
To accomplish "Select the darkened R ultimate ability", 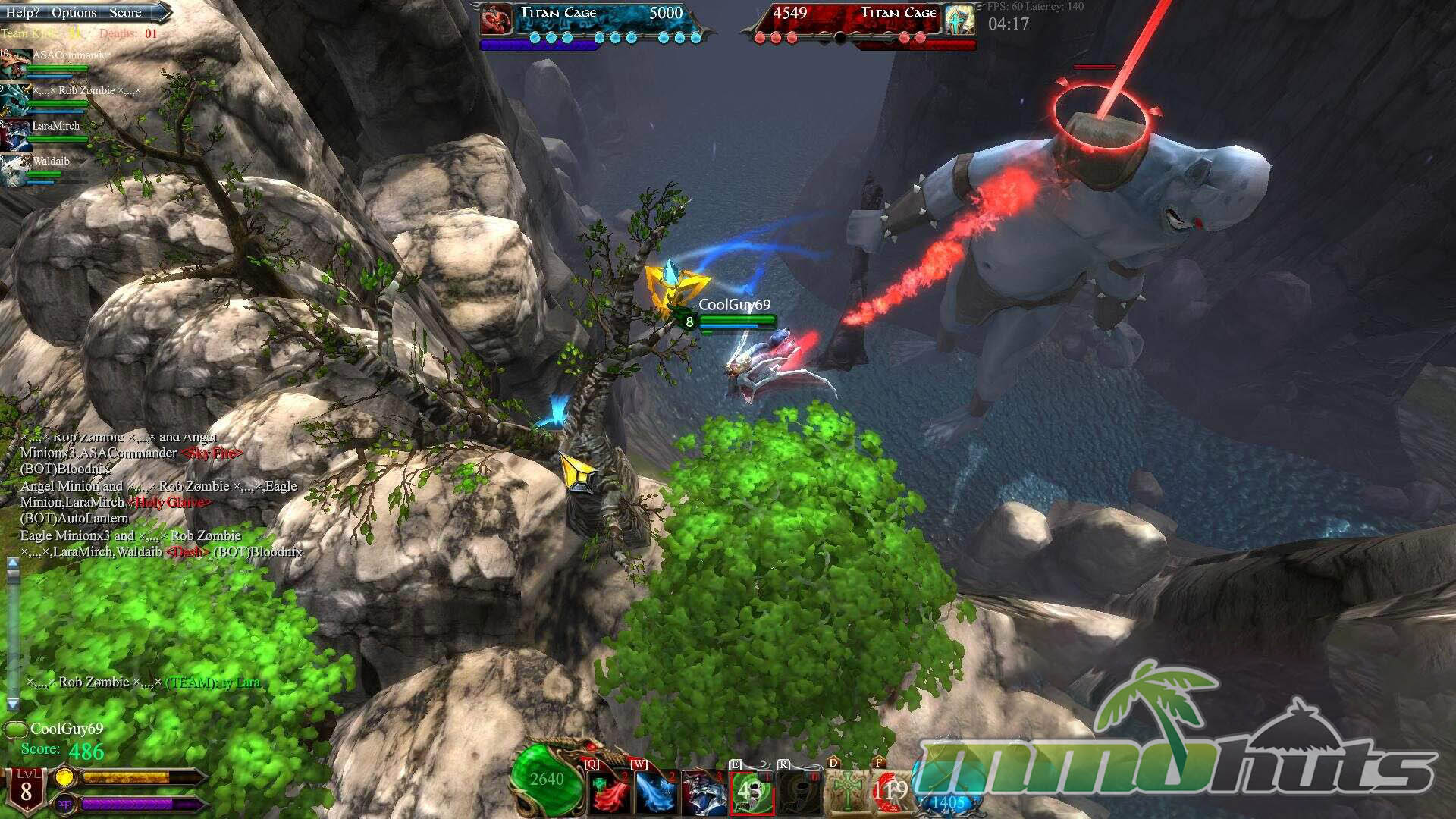I will click(x=799, y=792).
